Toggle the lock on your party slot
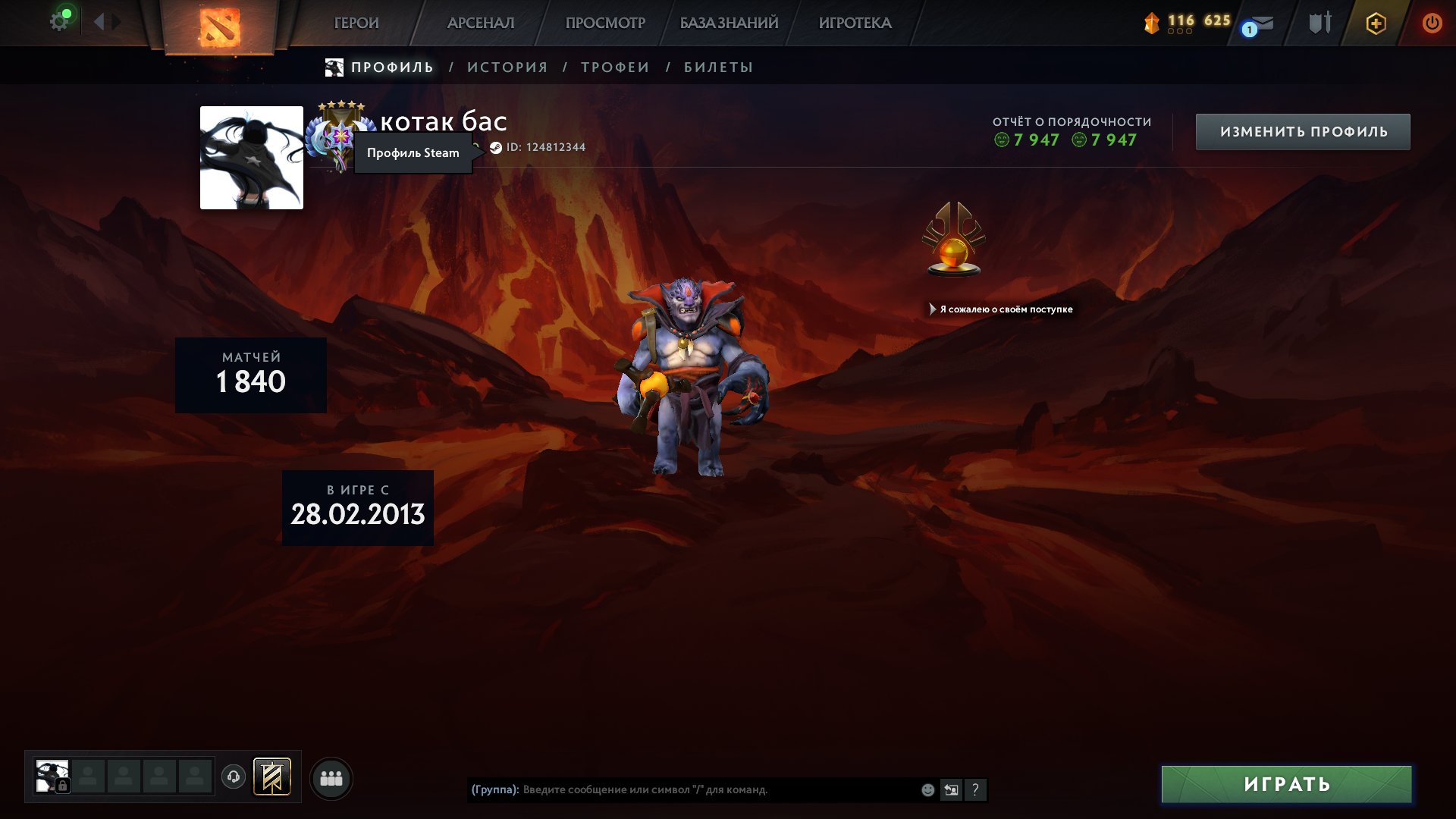 coord(63,786)
